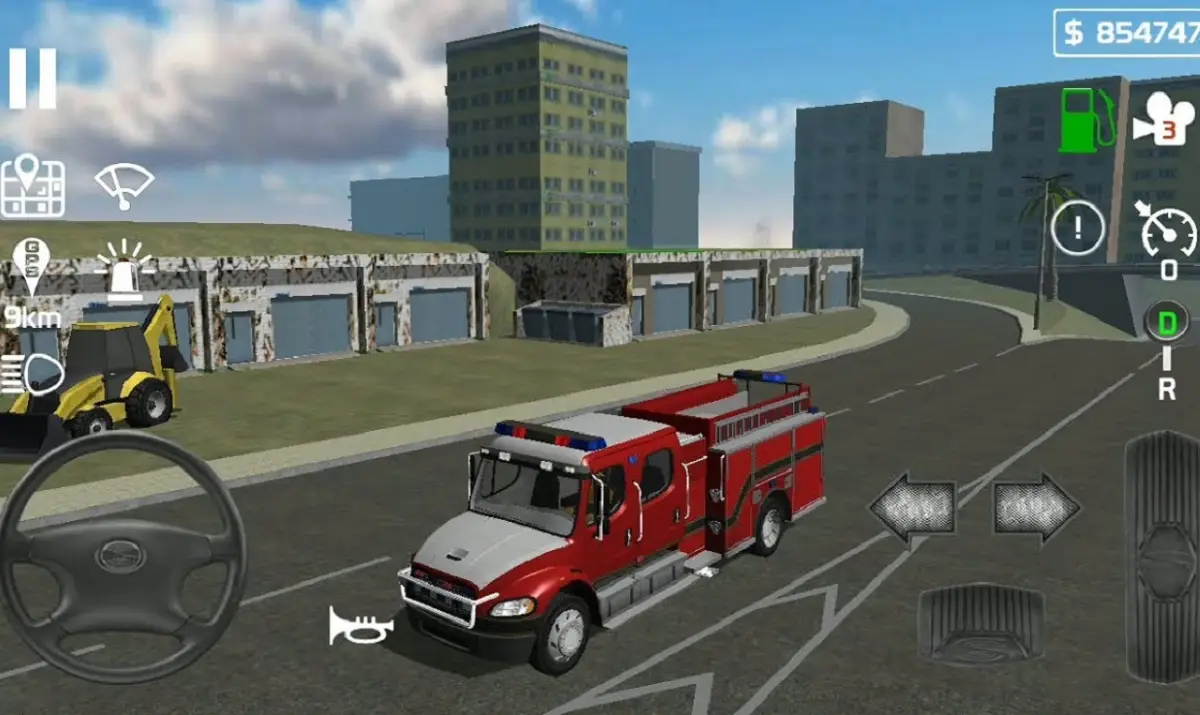
Task: Activate the left turn signal arrow
Action: [x=912, y=508]
